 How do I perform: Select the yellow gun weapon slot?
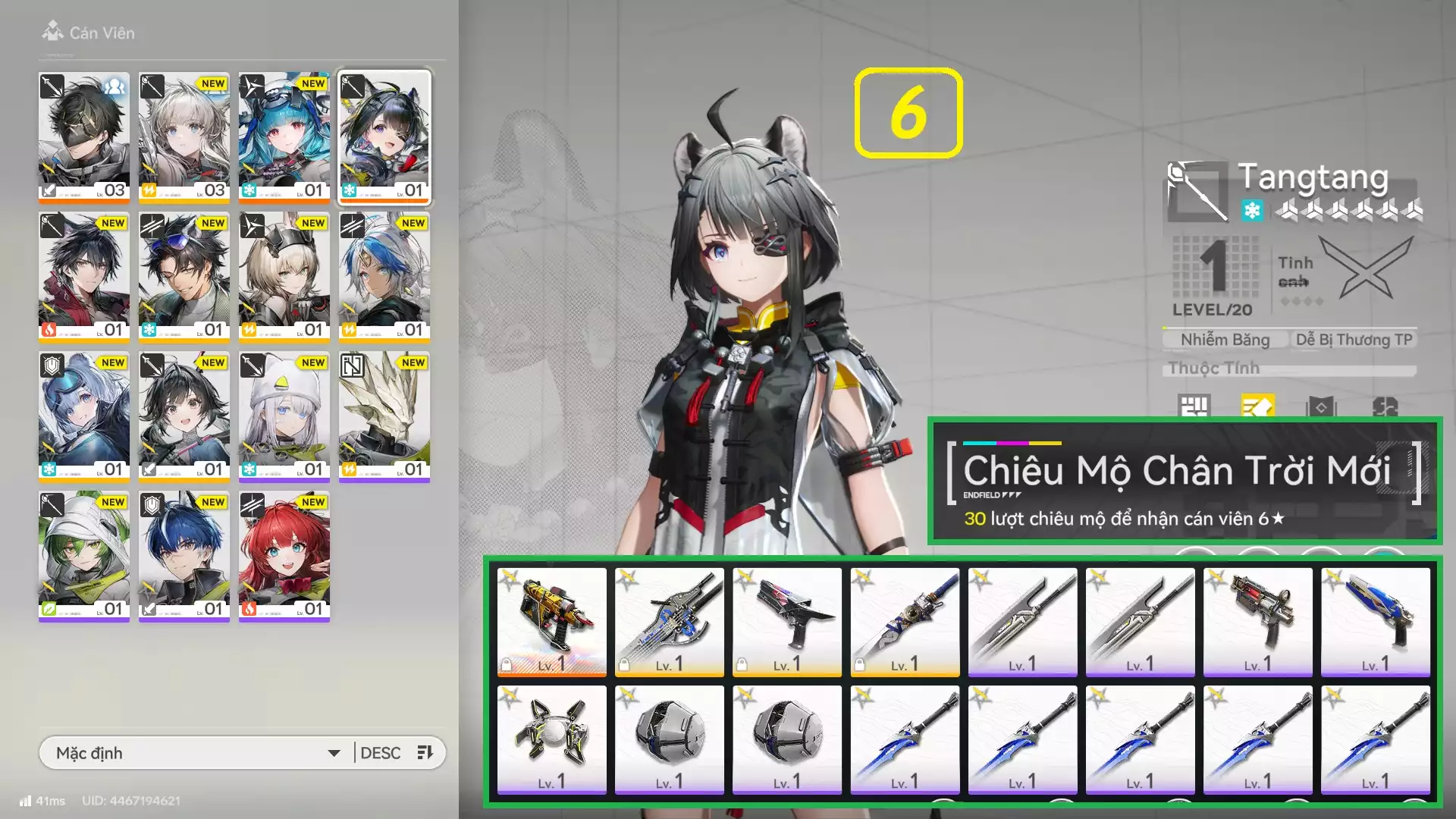(x=551, y=621)
